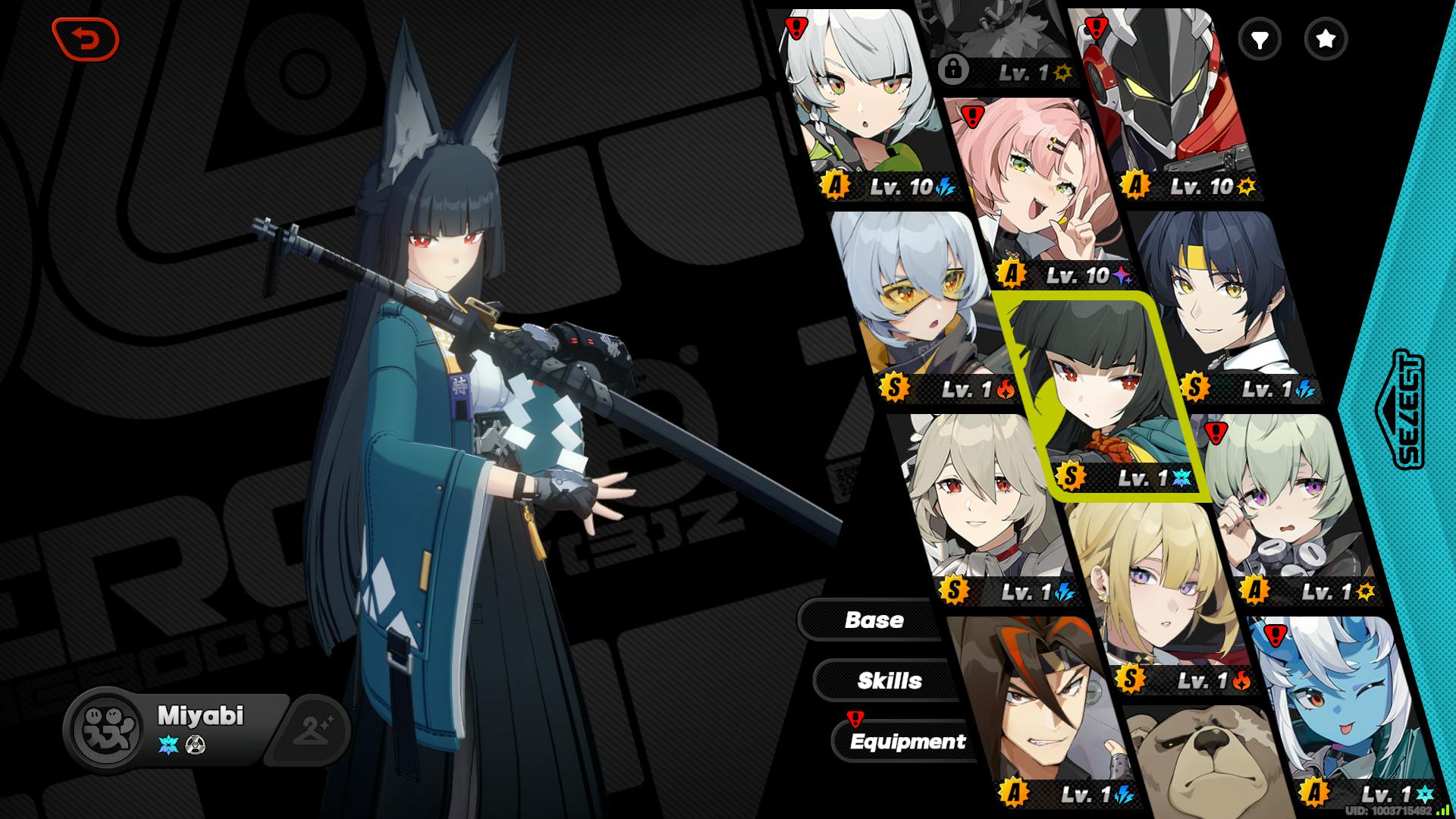This screenshot has height=819, width=1456.
Task: Select the red-armored helmeted robot agent
Action: [1168, 99]
